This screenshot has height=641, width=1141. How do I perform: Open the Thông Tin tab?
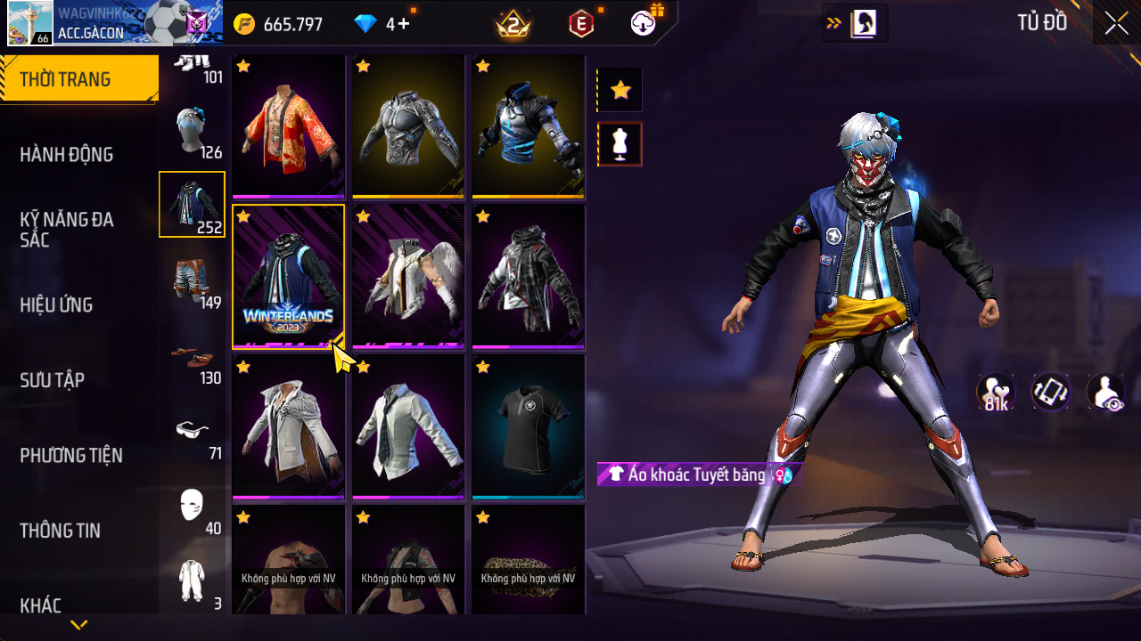pyautogui.click(x=60, y=530)
